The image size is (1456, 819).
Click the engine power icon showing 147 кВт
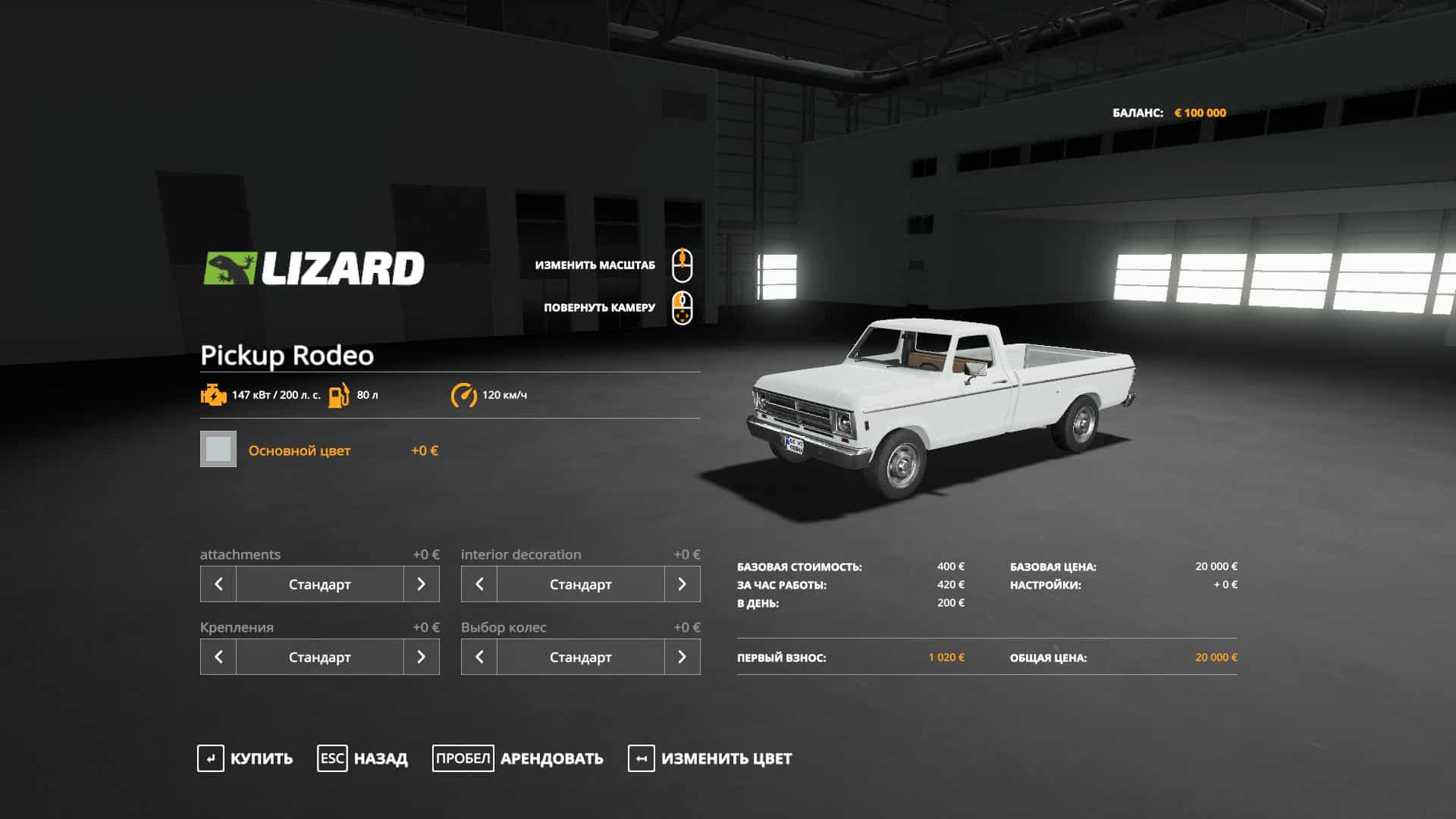pyautogui.click(x=213, y=394)
